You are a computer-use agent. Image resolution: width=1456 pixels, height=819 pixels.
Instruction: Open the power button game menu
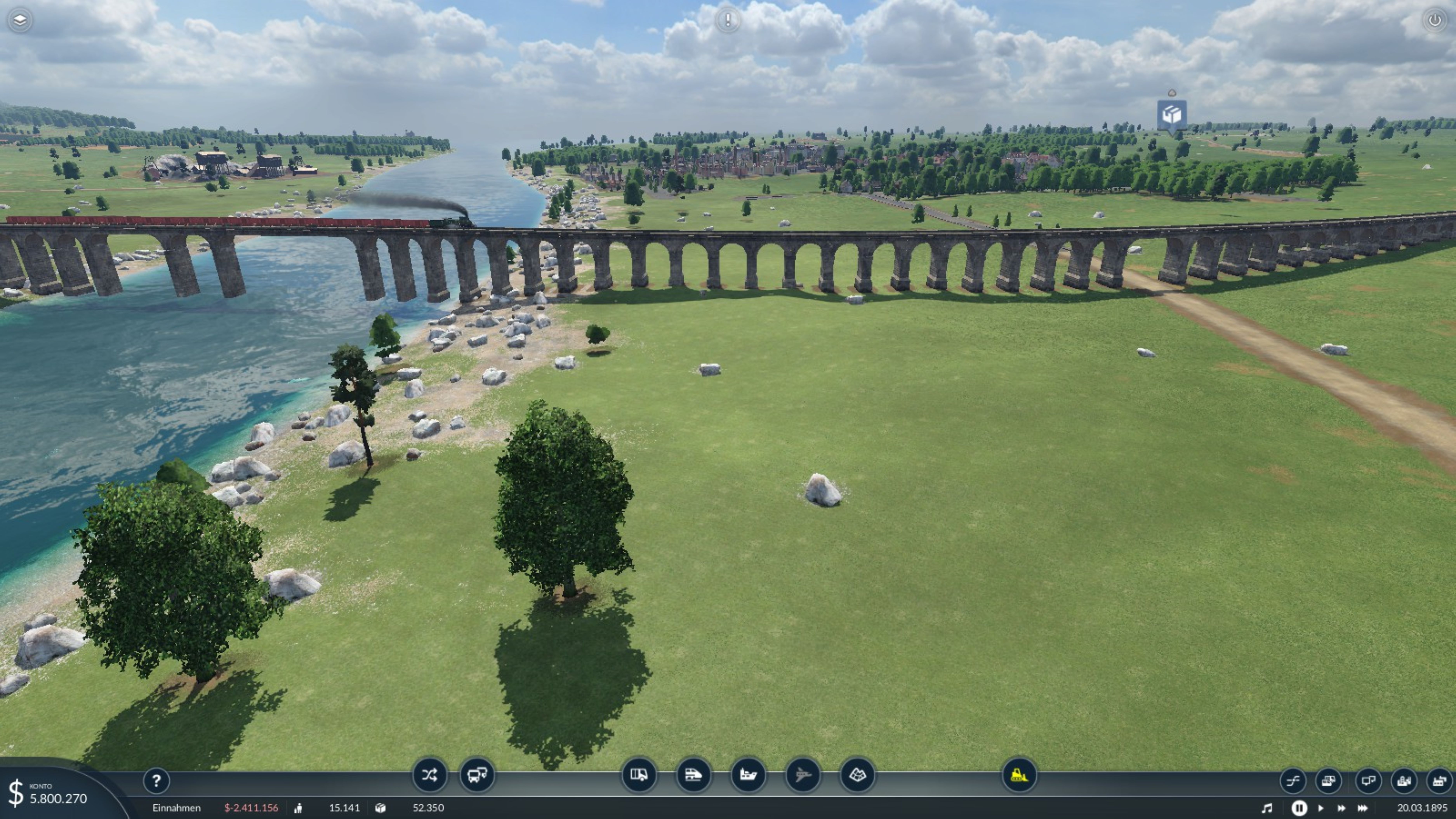(1434, 20)
